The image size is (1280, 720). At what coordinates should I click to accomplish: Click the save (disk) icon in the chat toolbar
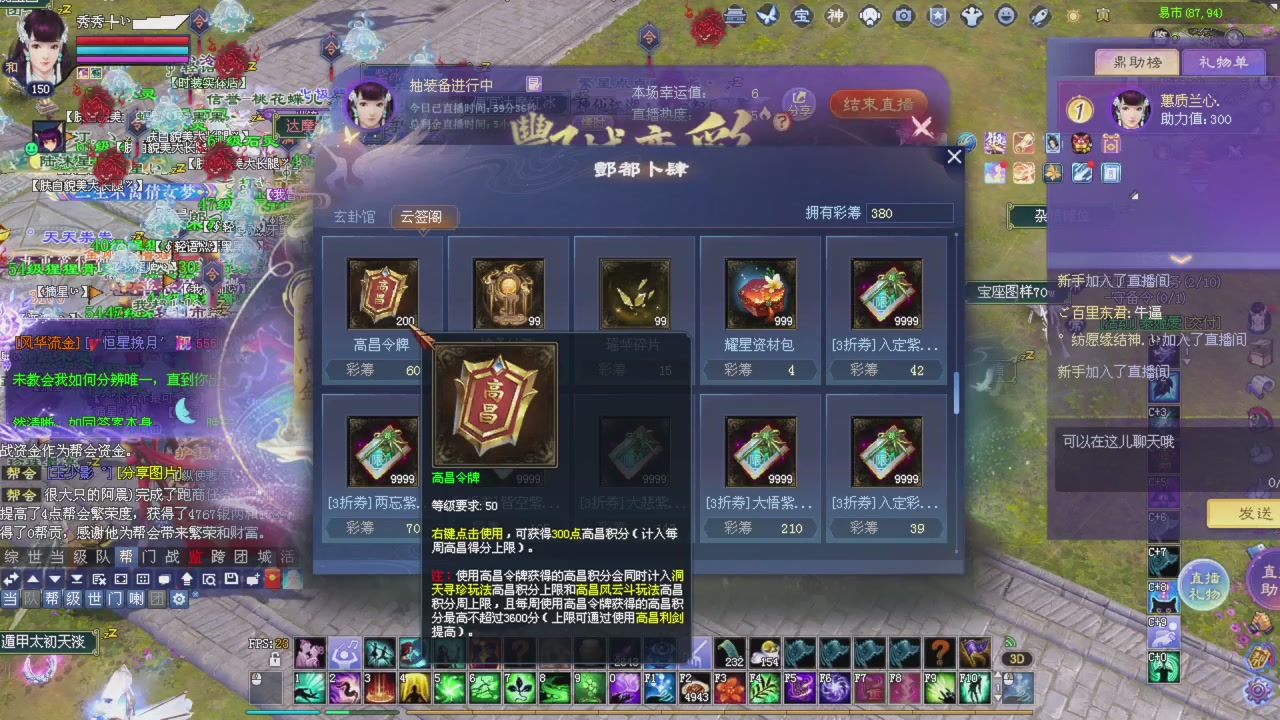pyautogui.click(x=232, y=578)
